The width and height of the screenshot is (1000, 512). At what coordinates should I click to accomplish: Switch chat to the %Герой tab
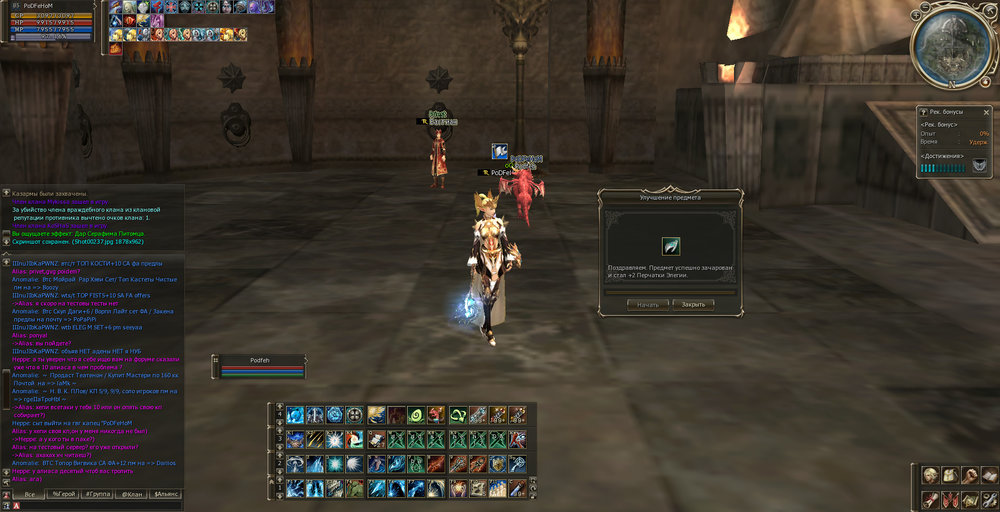[62, 494]
